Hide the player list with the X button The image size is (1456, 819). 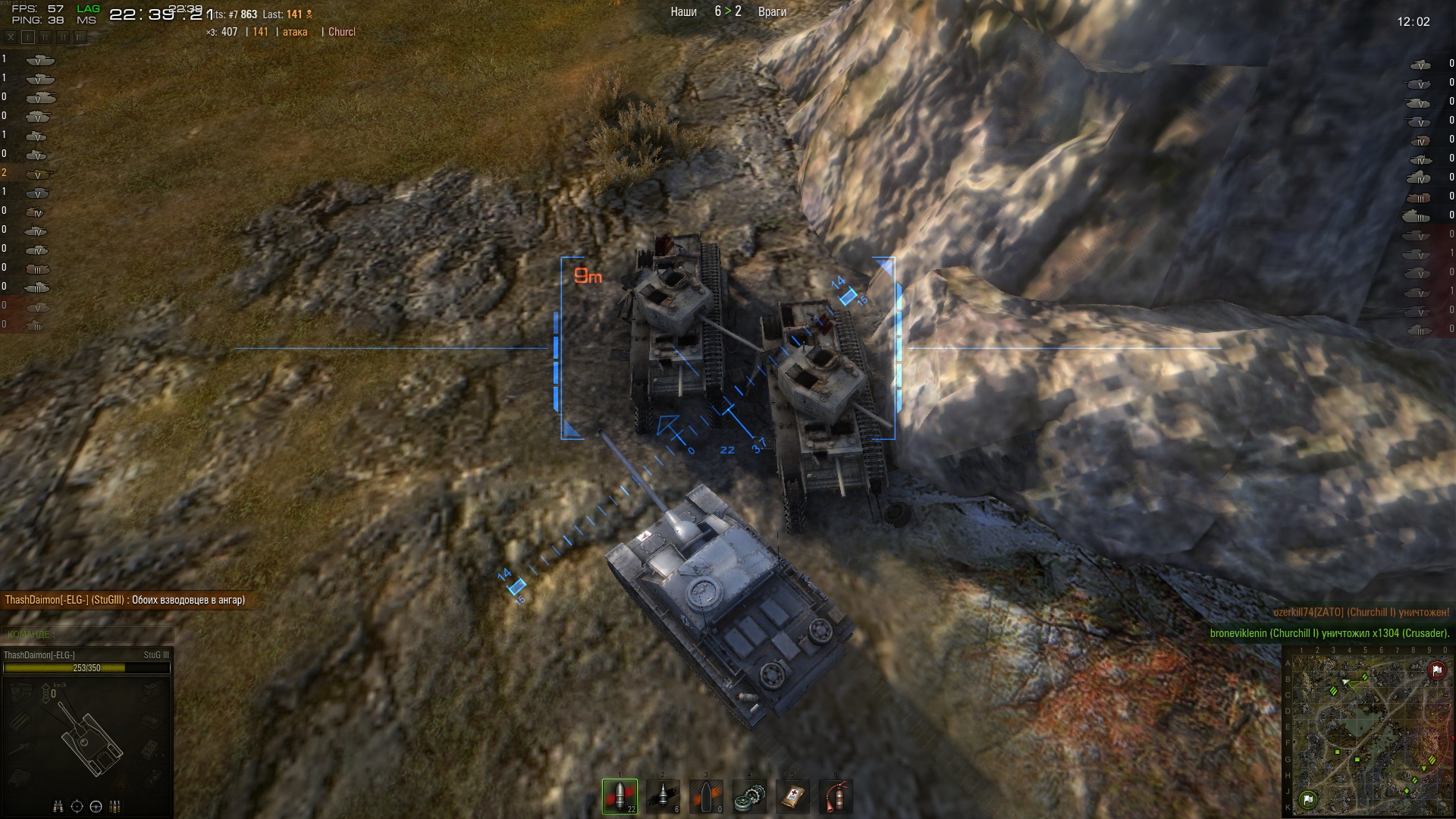click(x=11, y=36)
